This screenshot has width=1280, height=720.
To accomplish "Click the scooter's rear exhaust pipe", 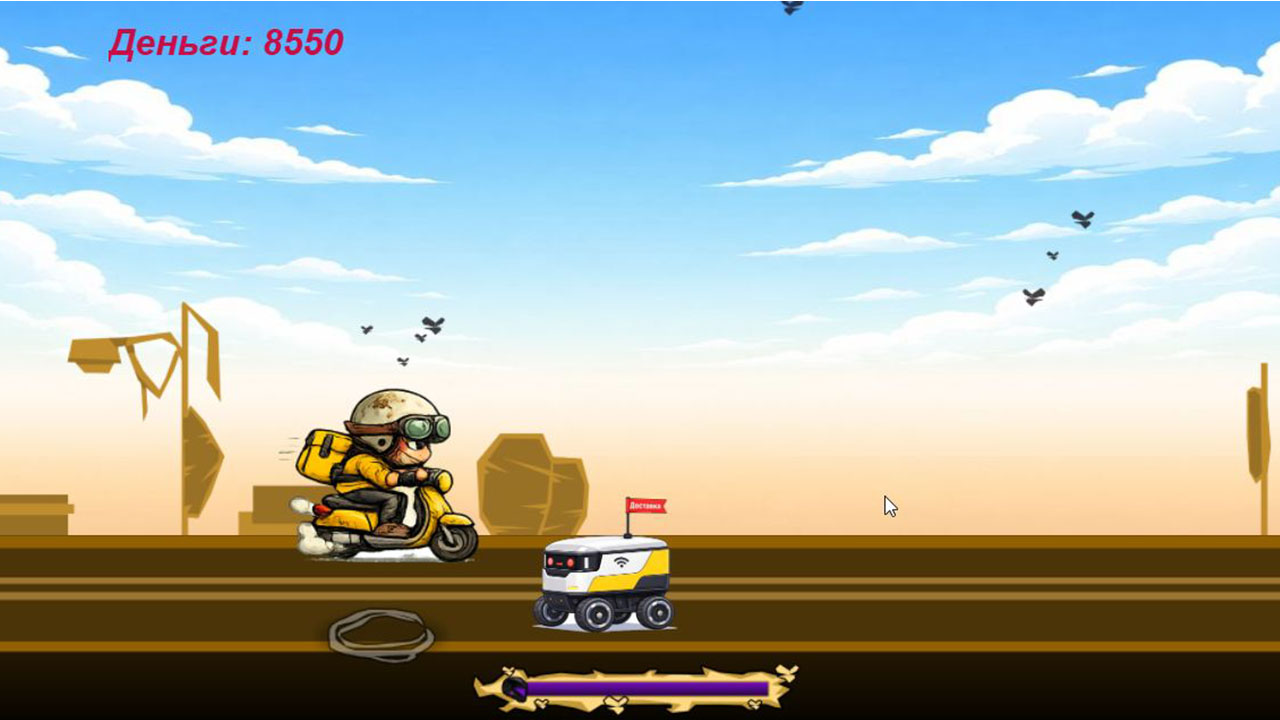I will click(322, 508).
